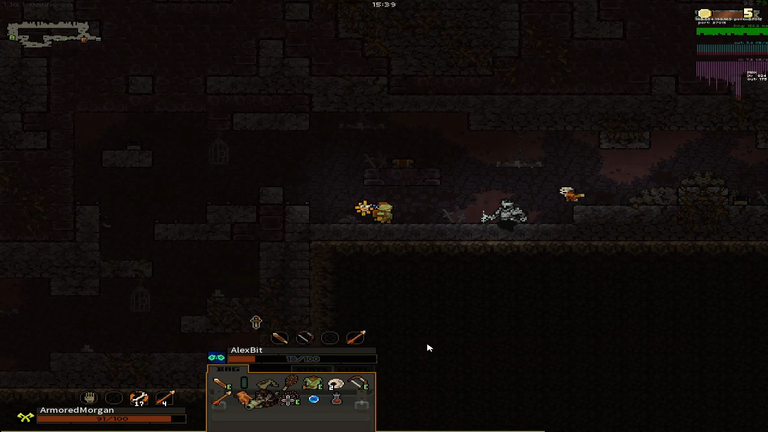This screenshot has width=768, height=432.
Task: Click the gold coin counter icon
Action: pyautogui.click(x=705, y=13)
